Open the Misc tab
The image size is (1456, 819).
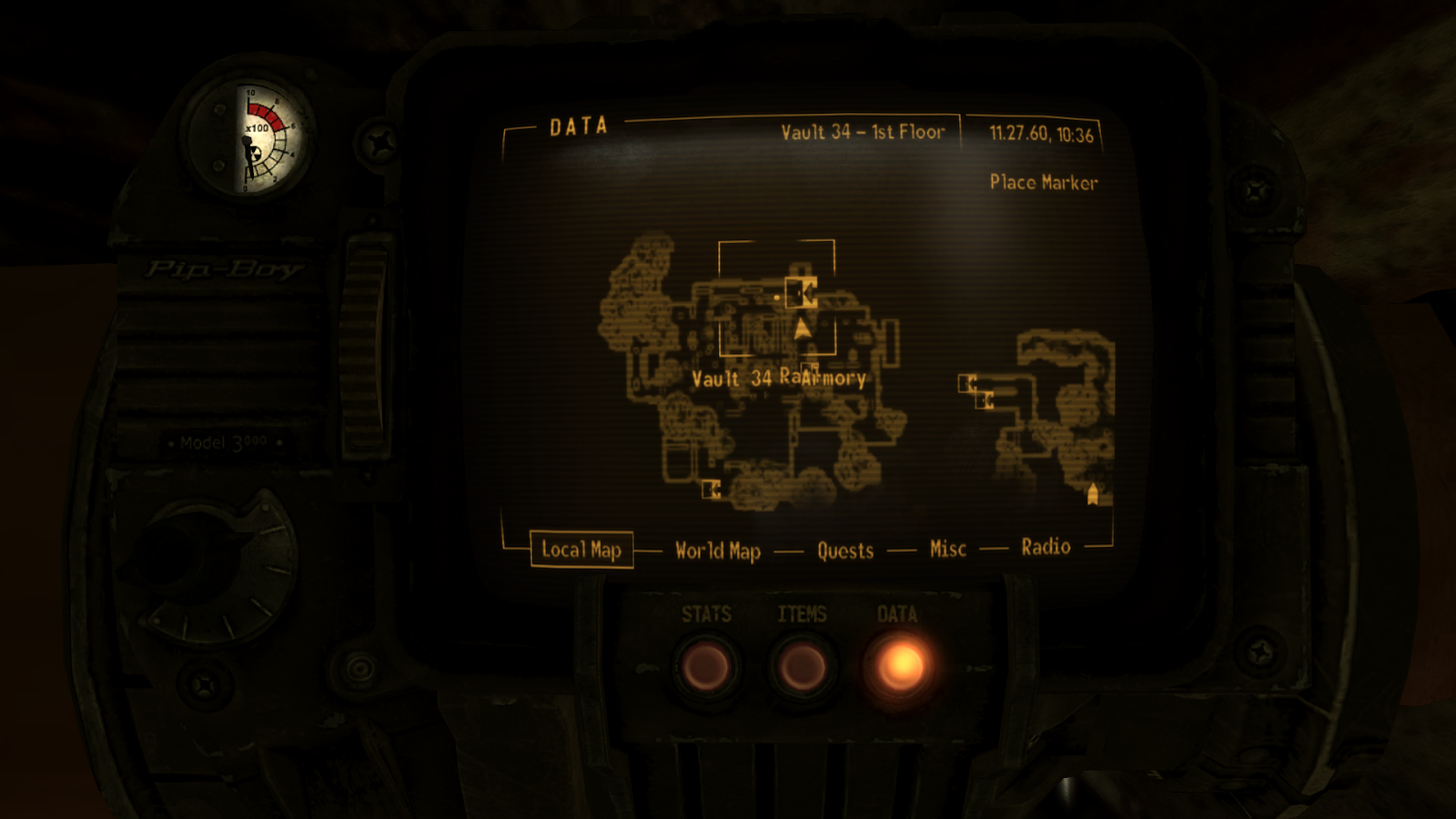coord(947,549)
